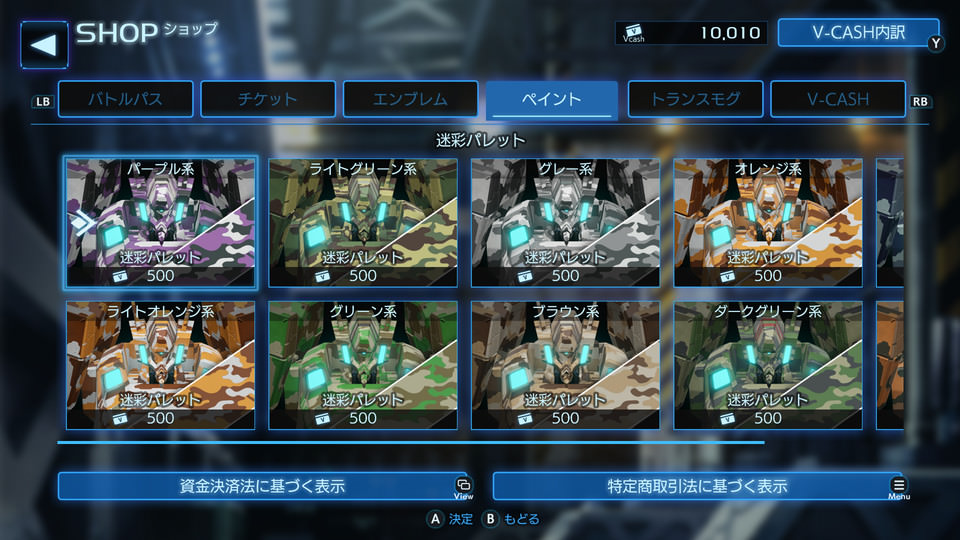Go to the V-CASH shop tab
Screen dimensions: 960x540
tap(838, 99)
